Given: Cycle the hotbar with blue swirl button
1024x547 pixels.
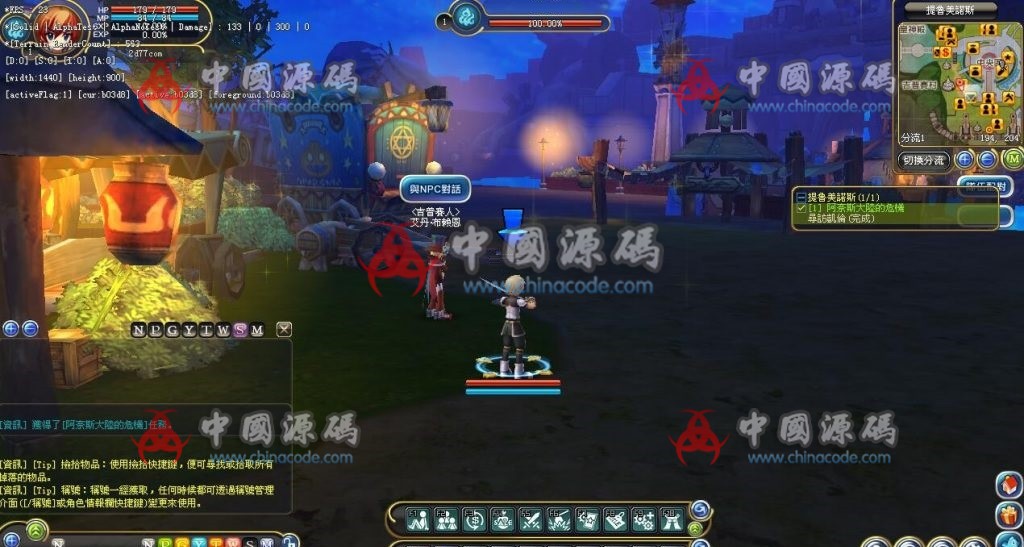Looking at the screenshot, I should point(700,509).
